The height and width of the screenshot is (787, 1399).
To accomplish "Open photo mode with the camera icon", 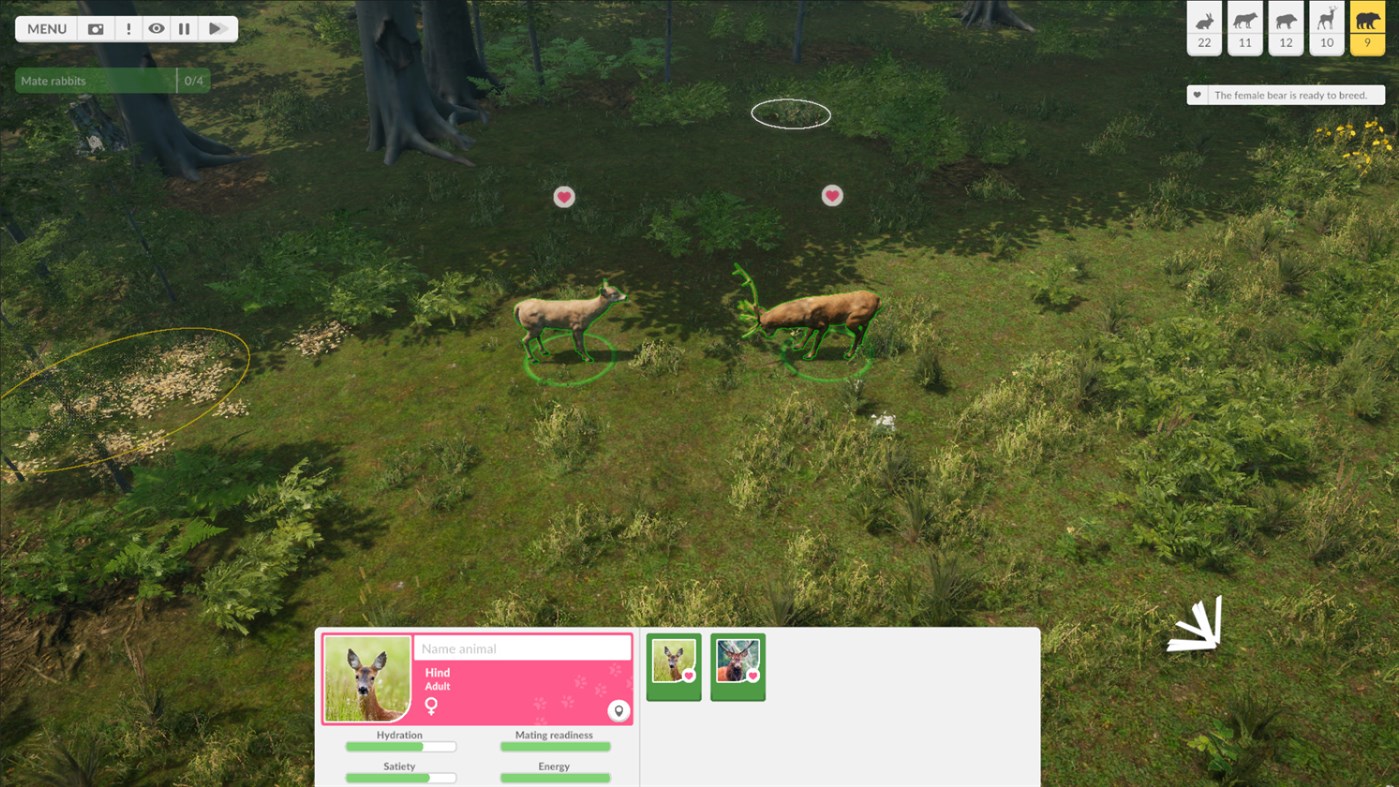I will click(x=95, y=28).
